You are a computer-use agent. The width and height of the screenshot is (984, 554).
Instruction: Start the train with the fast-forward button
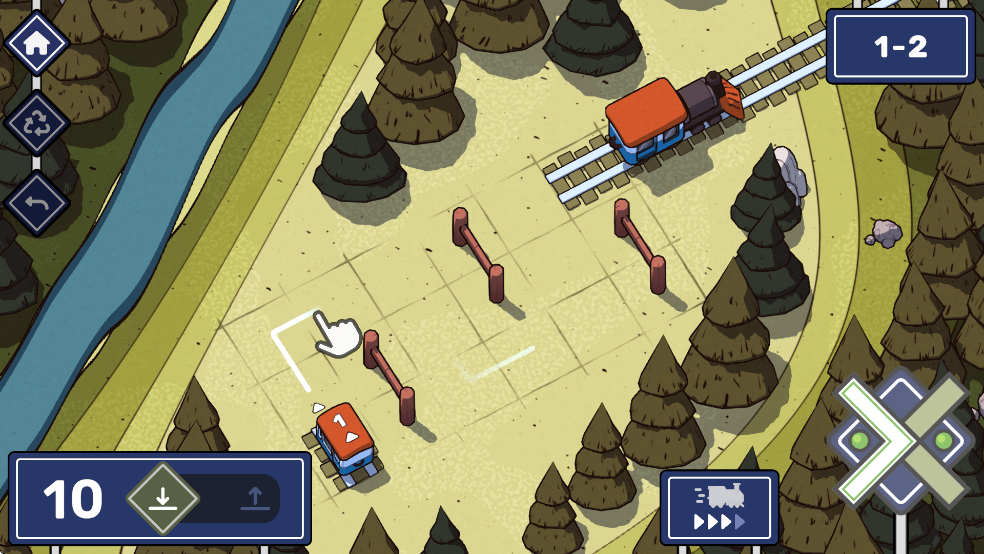coord(719,507)
